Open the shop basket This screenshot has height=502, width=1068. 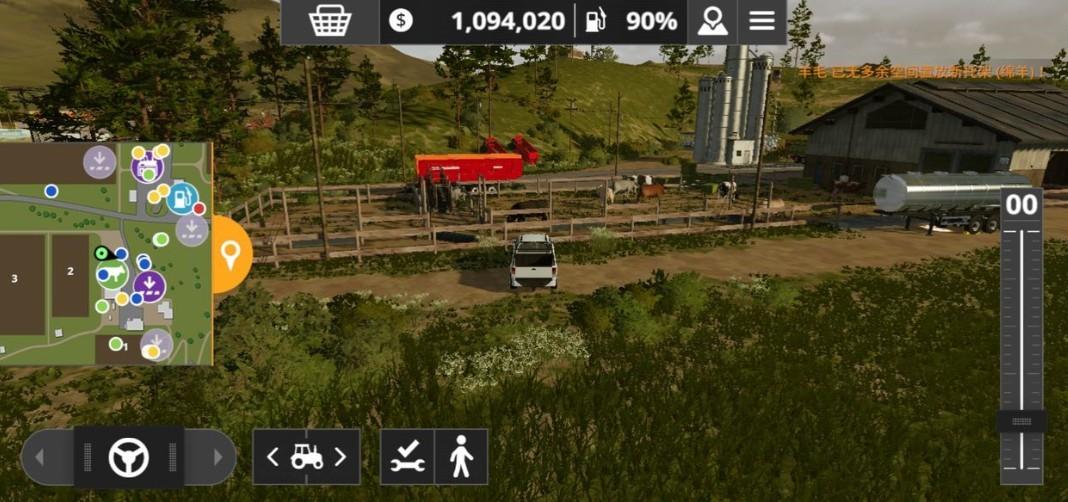pyautogui.click(x=329, y=21)
